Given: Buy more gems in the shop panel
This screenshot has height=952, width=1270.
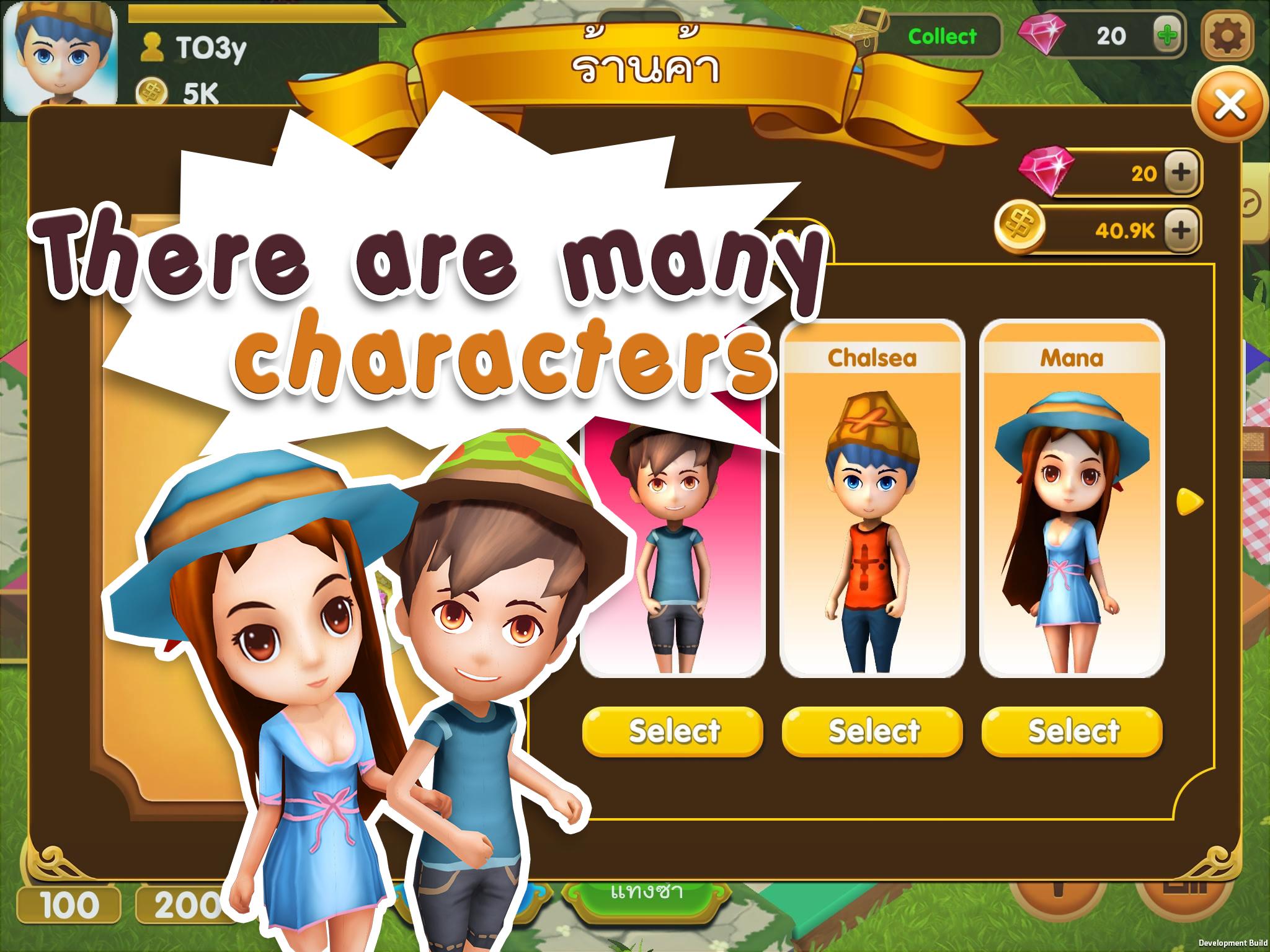Looking at the screenshot, I should 1182,172.
